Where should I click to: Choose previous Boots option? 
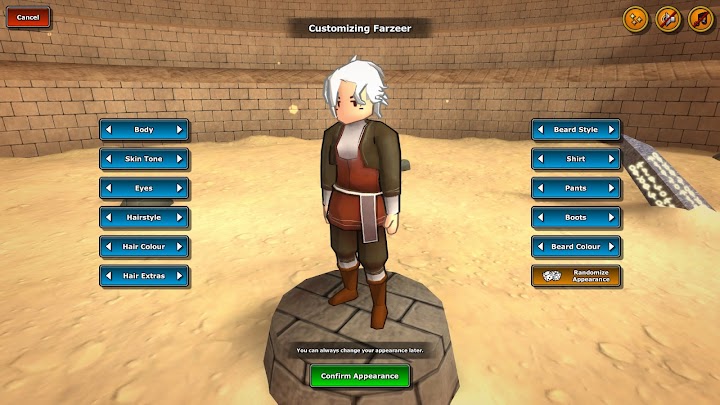coord(541,217)
